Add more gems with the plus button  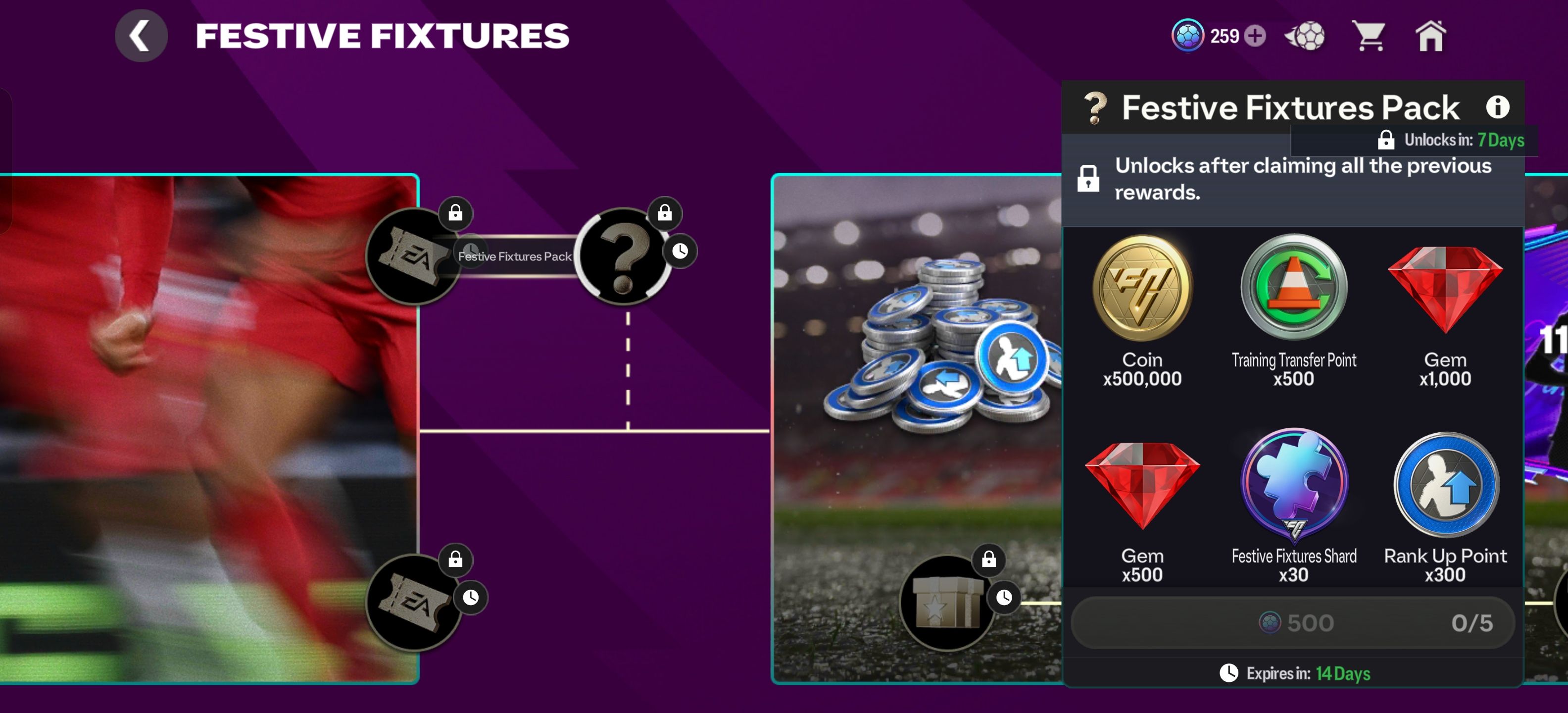pyautogui.click(x=1255, y=36)
